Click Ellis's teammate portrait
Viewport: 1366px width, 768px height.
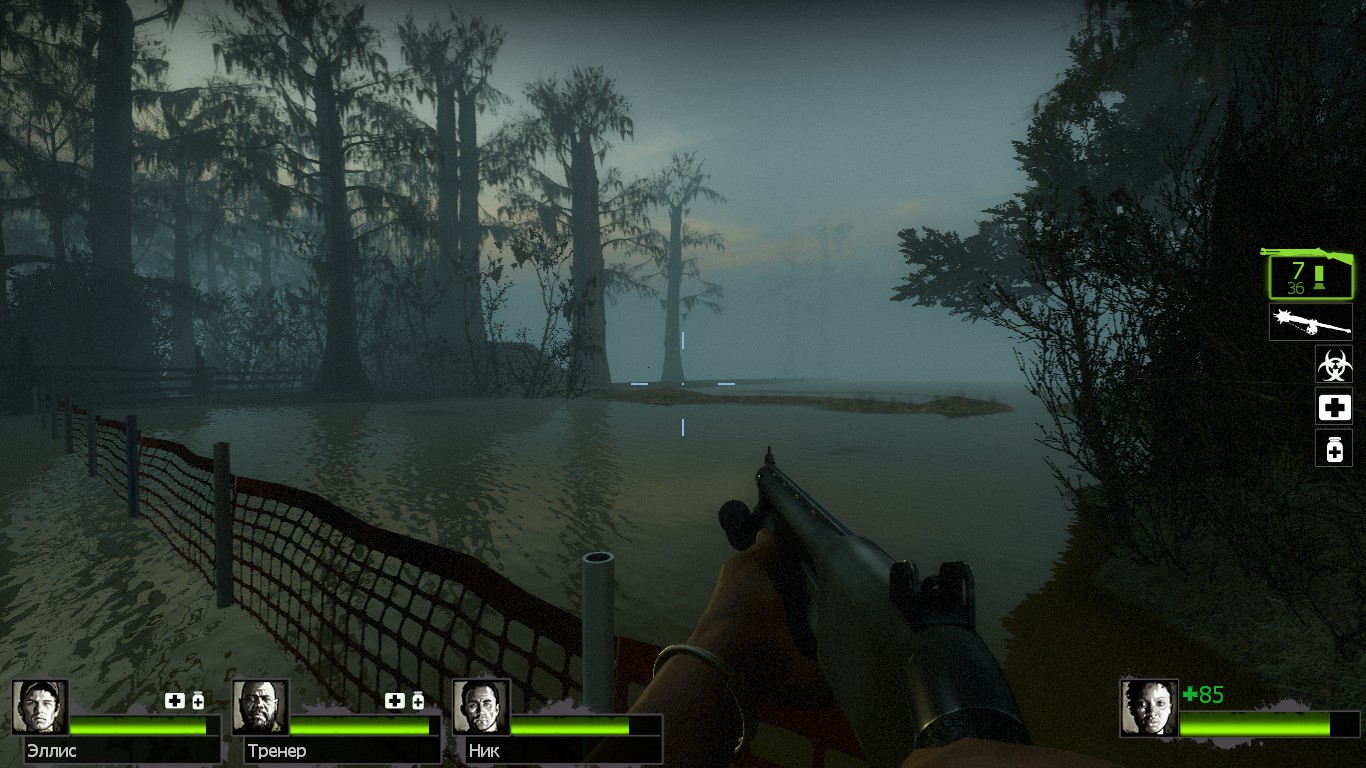coord(40,708)
